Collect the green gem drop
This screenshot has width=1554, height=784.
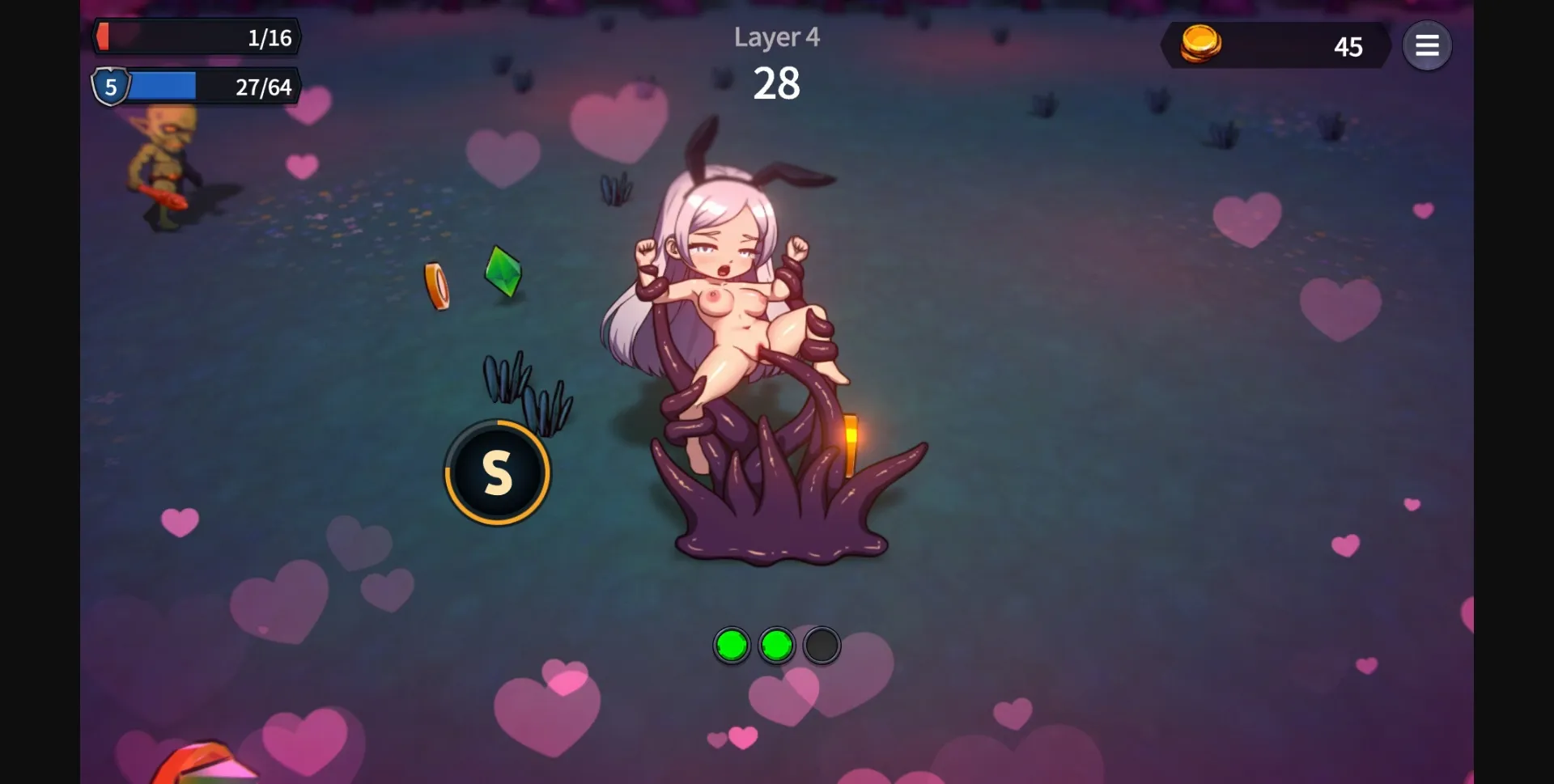click(503, 273)
